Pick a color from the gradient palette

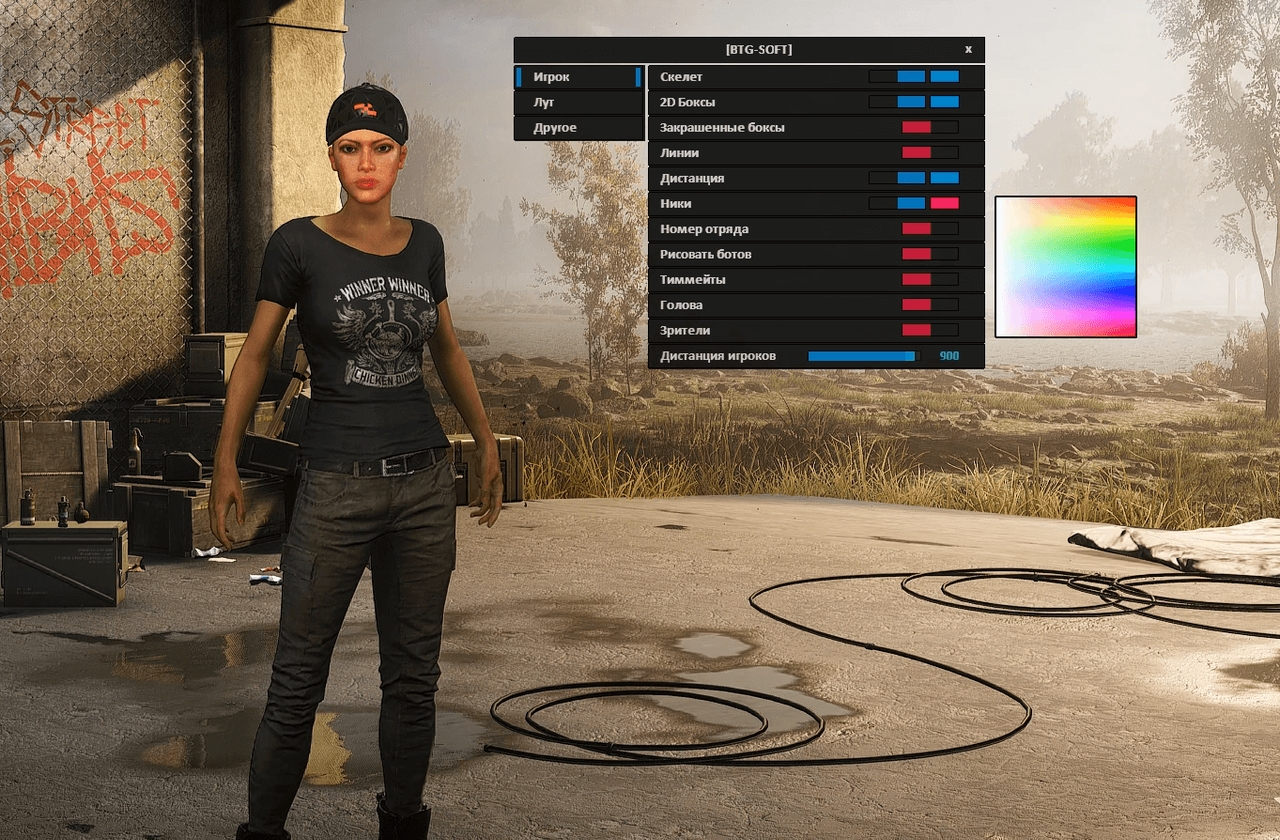pyautogui.click(x=1065, y=267)
